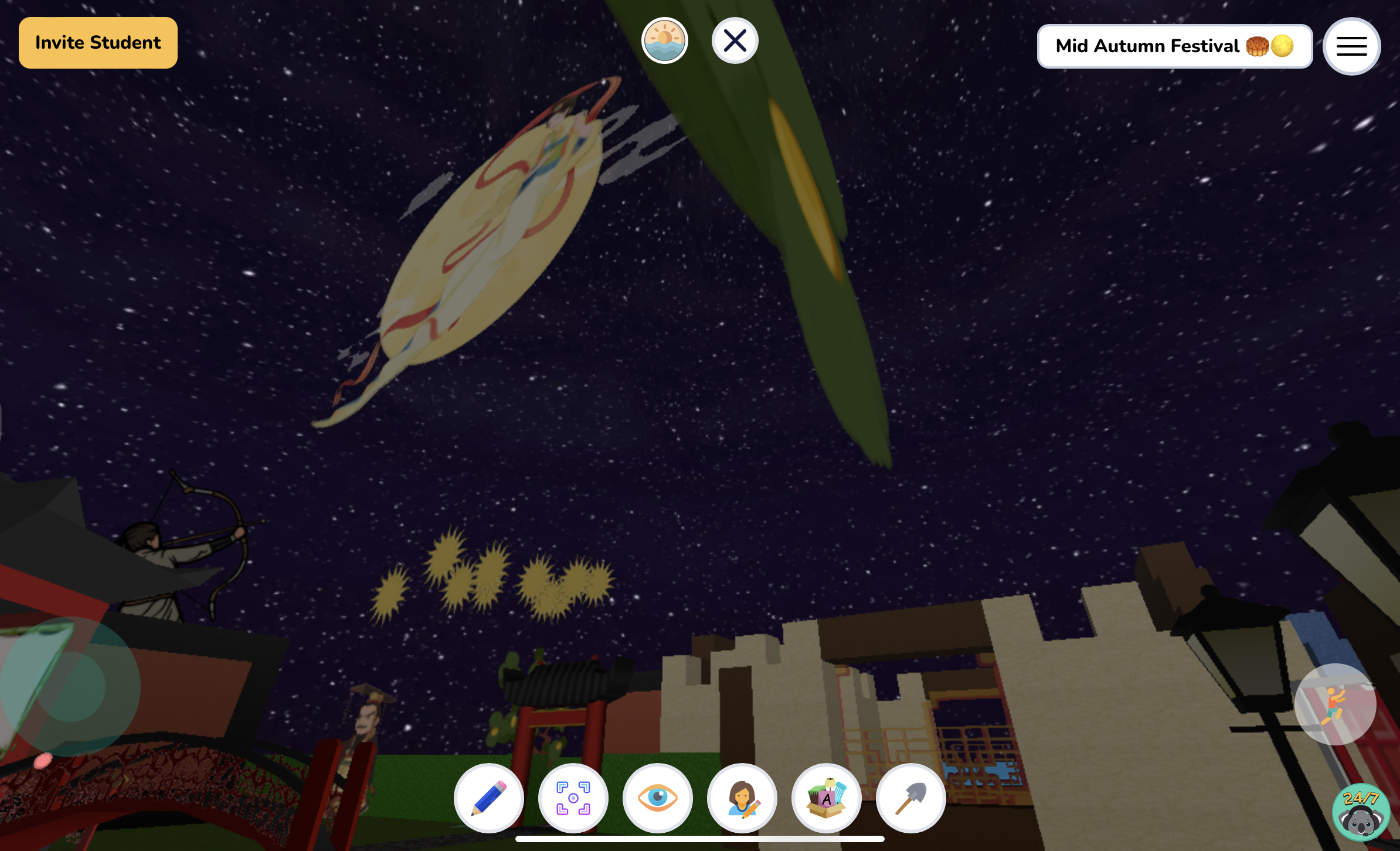1400x851 pixels.
Task: Open the hamburger menu
Action: click(x=1351, y=46)
